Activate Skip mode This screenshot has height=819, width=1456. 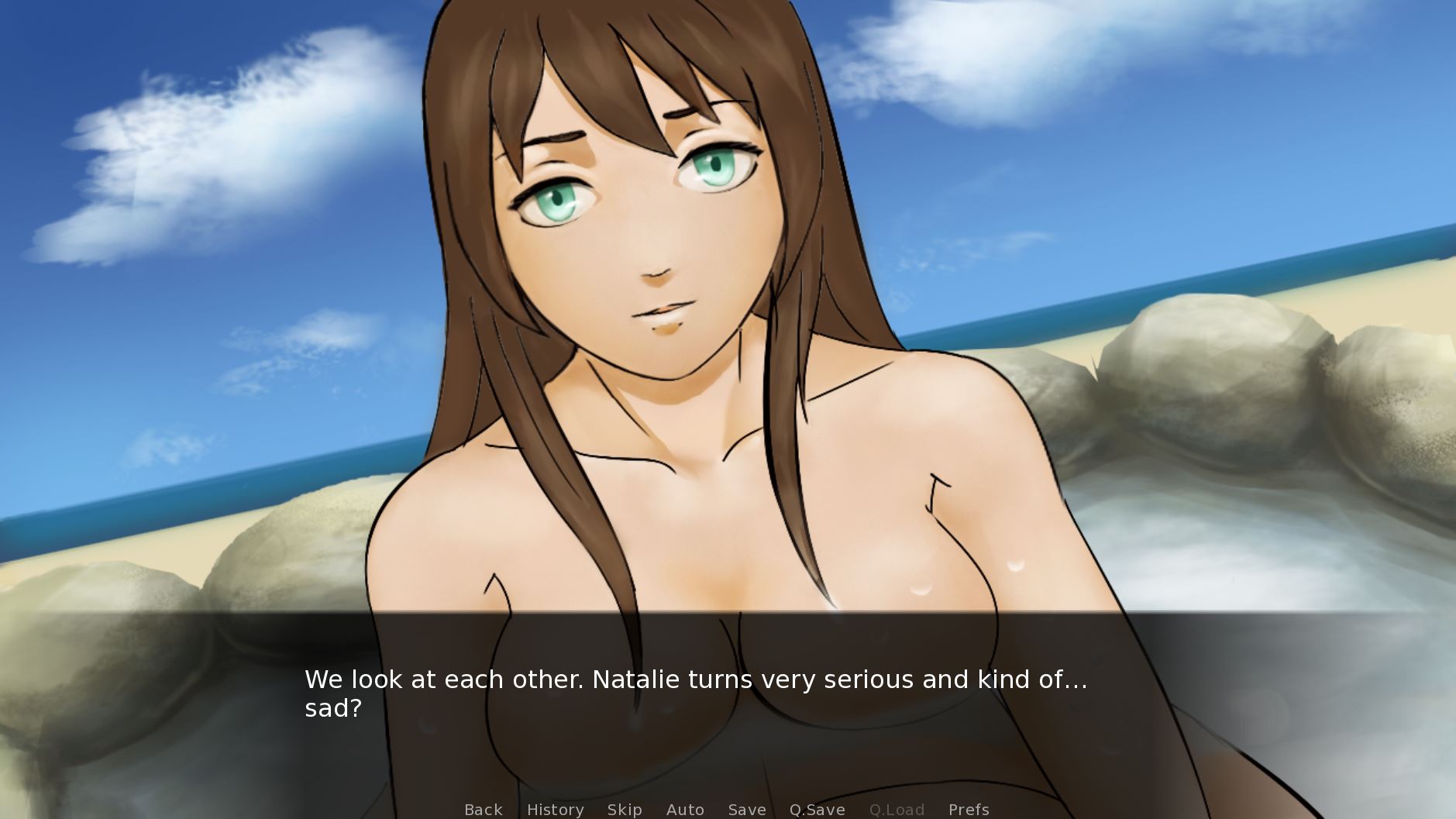[x=625, y=810]
